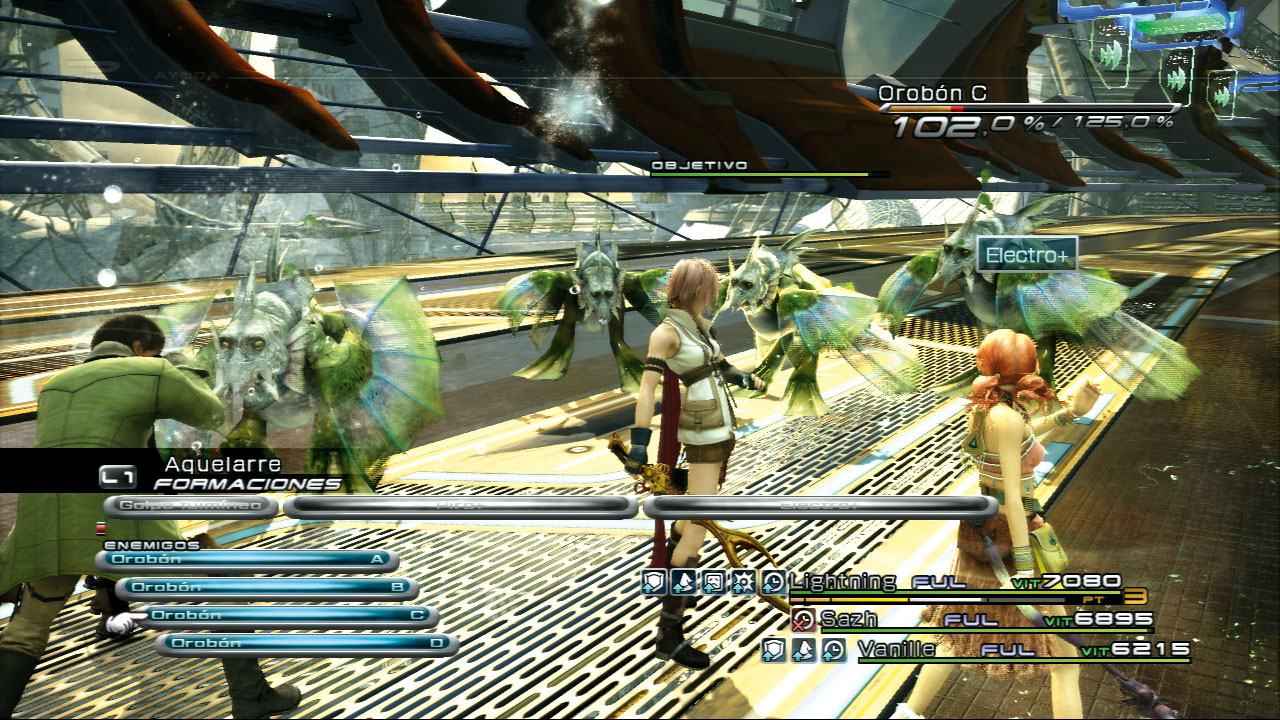This screenshot has width=1280, height=720.
Task: Click Lightning's Shell buff icon
Action: 683,580
